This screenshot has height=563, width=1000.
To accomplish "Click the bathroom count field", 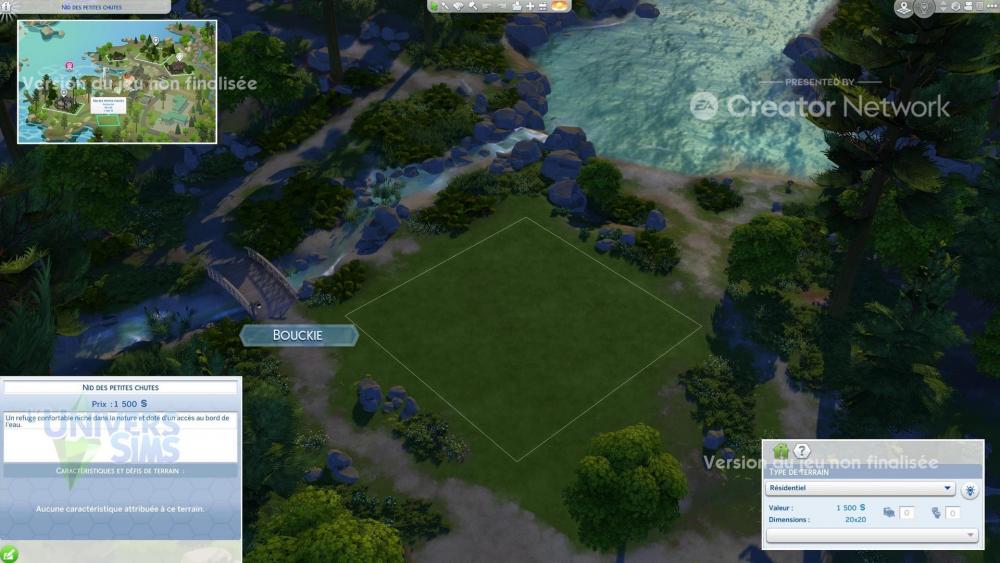I will coord(953,513).
